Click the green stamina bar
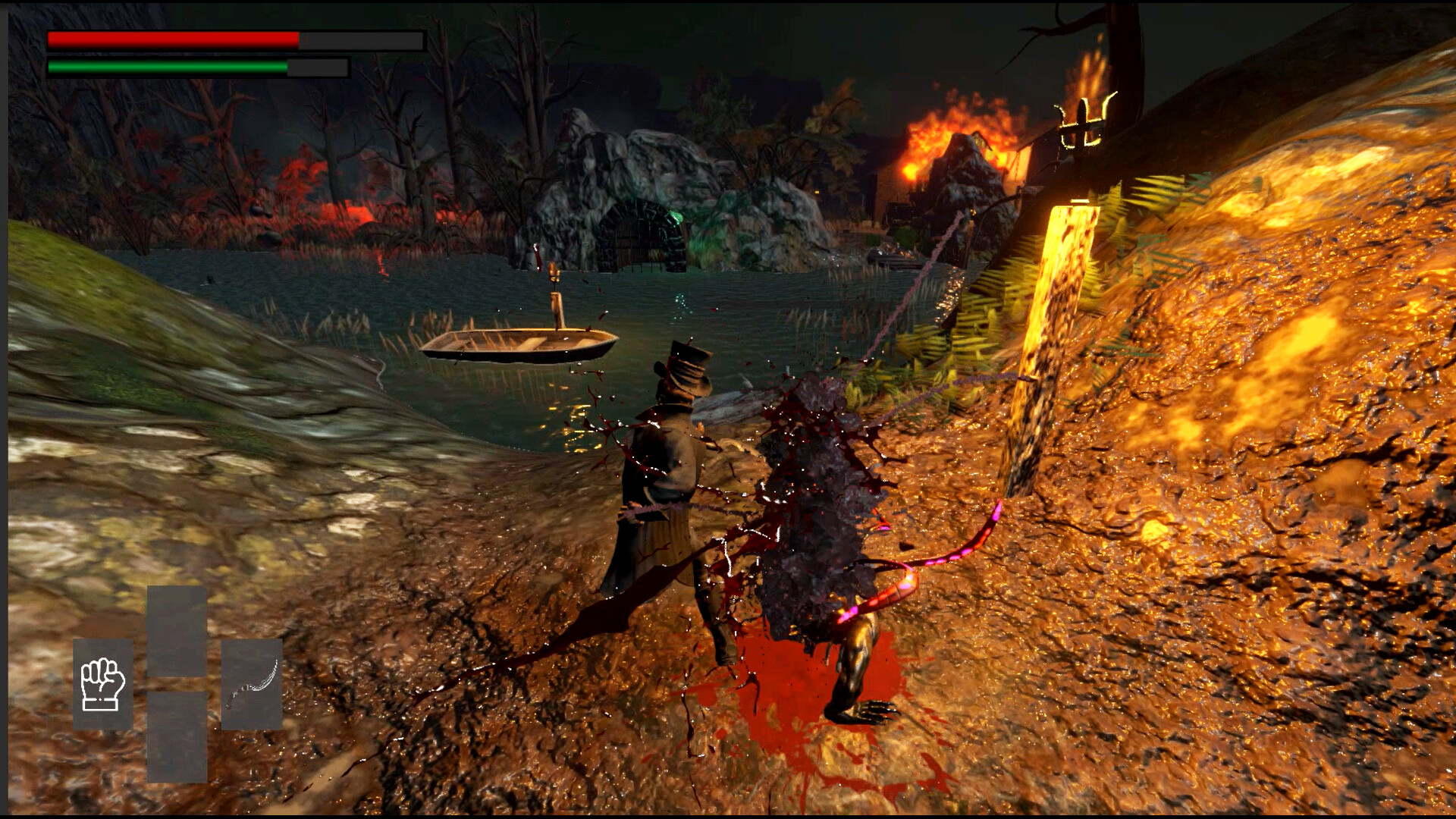1456x819 pixels. point(167,67)
